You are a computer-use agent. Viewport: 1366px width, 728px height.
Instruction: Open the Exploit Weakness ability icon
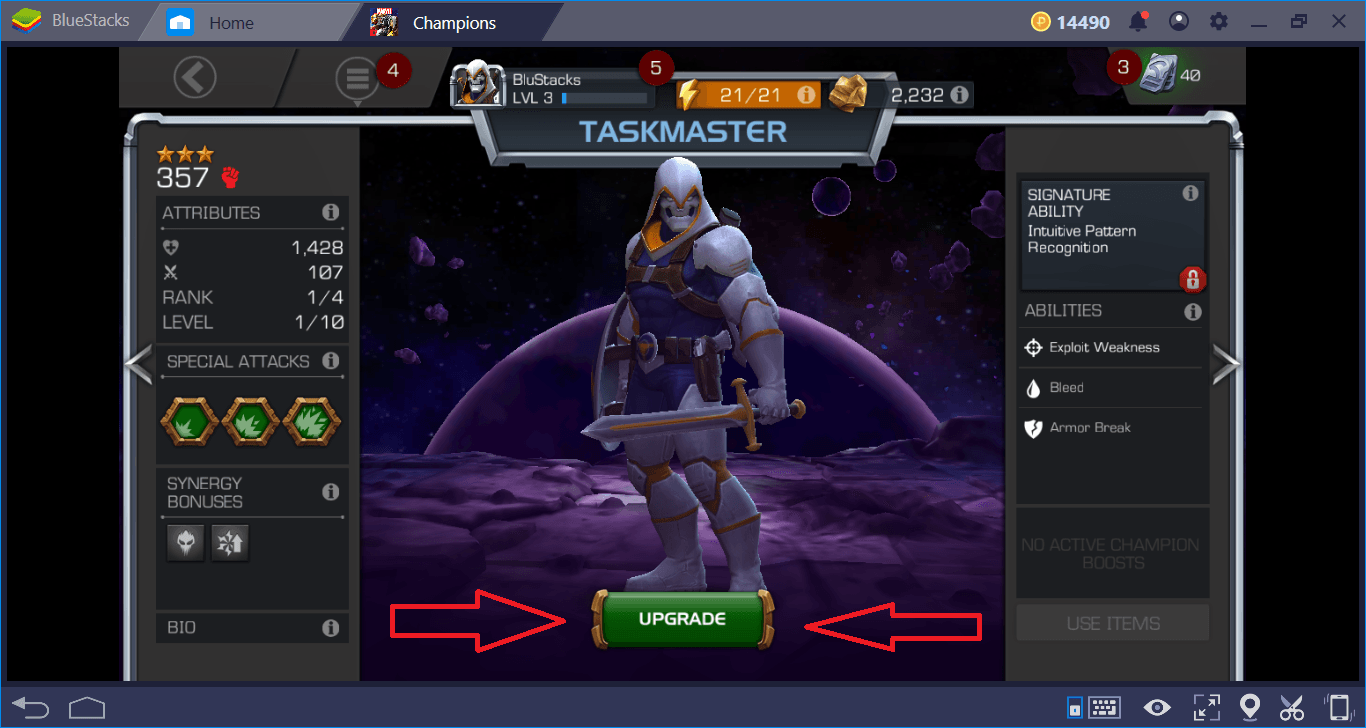pyautogui.click(x=1033, y=347)
